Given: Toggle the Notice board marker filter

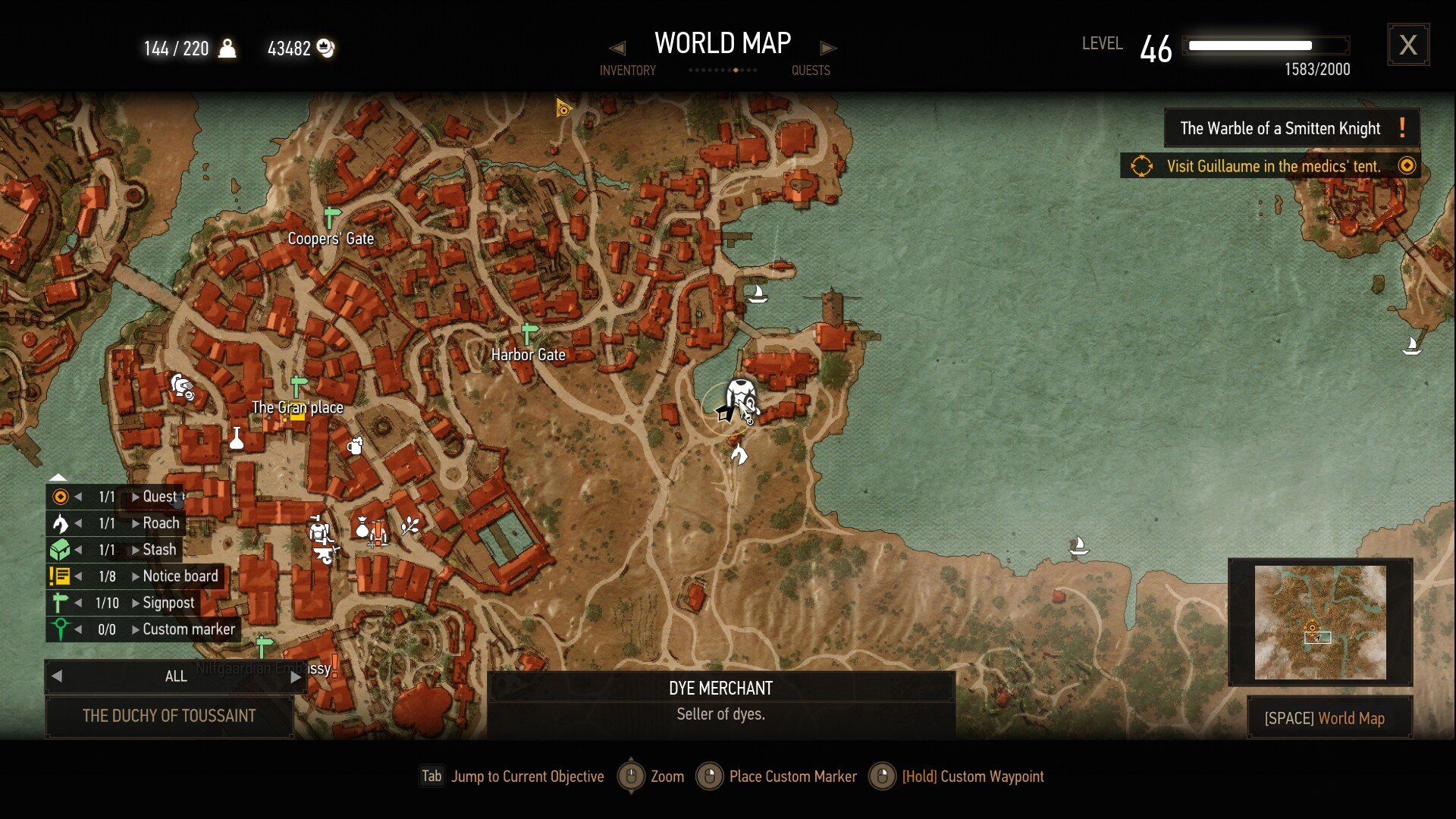Looking at the screenshot, I should click(59, 576).
